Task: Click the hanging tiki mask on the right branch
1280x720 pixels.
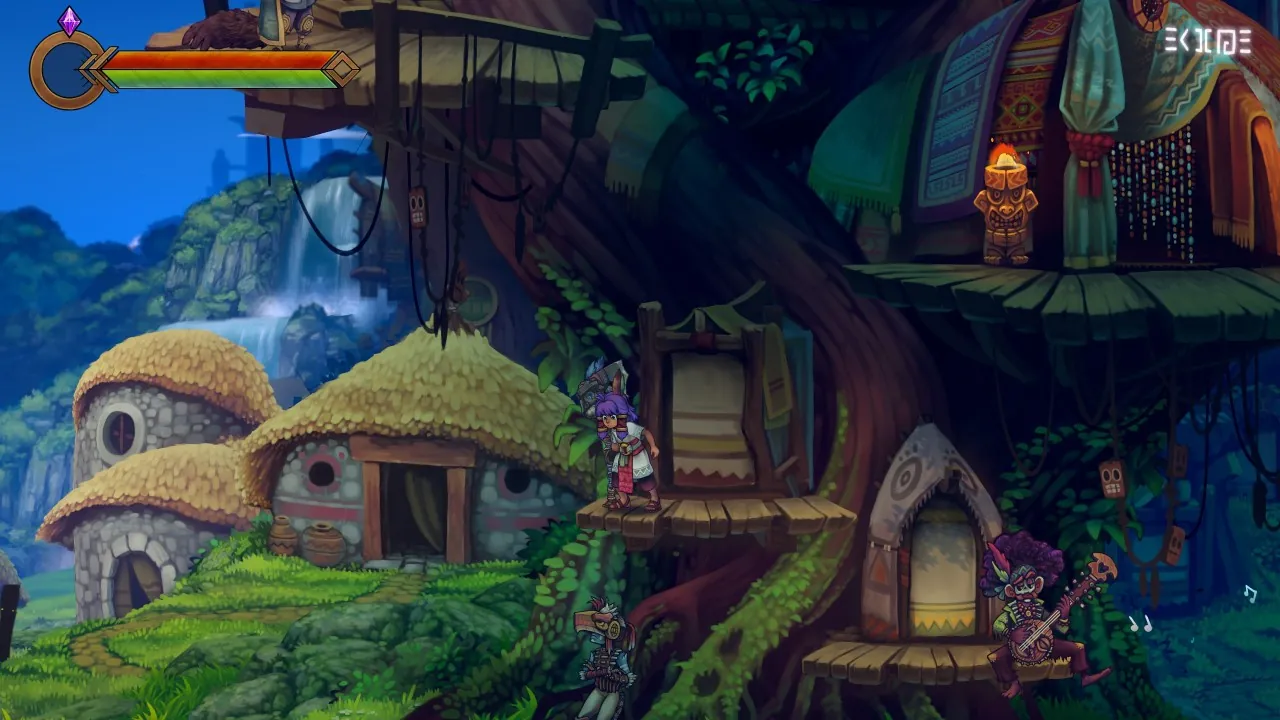Action: [x=1110, y=480]
